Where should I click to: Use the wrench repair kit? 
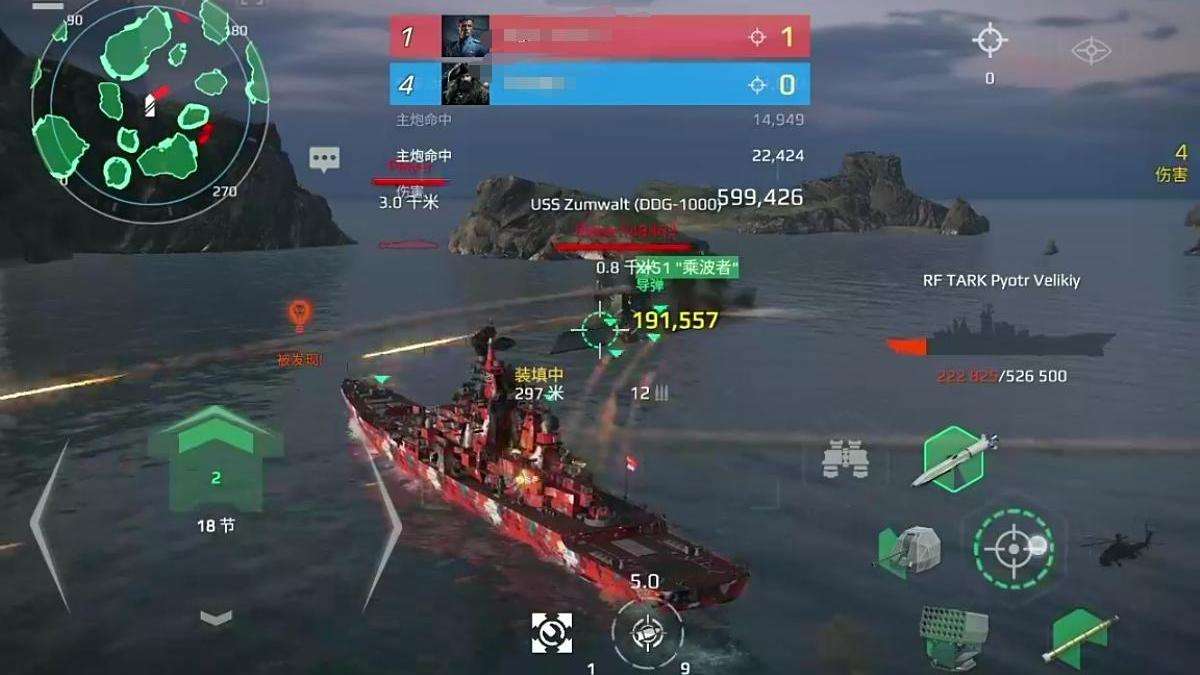pos(552,632)
